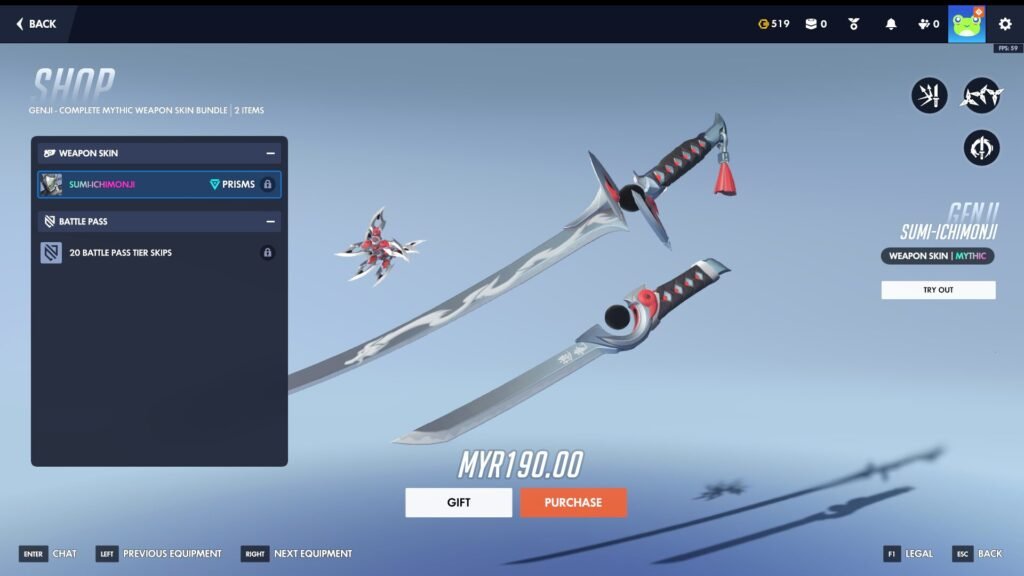
Task: Preview the shuriken weapon icon
Action: pyautogui.click(x=981, y=96)
